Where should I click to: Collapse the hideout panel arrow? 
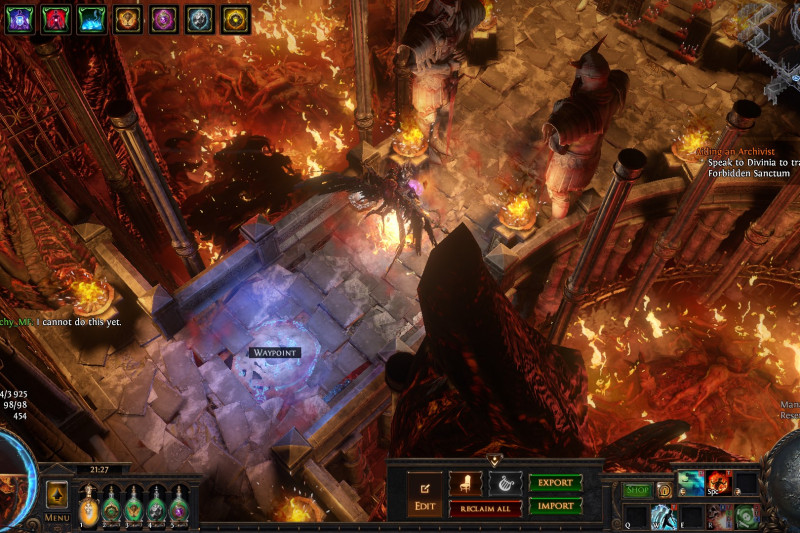point(494,460)
